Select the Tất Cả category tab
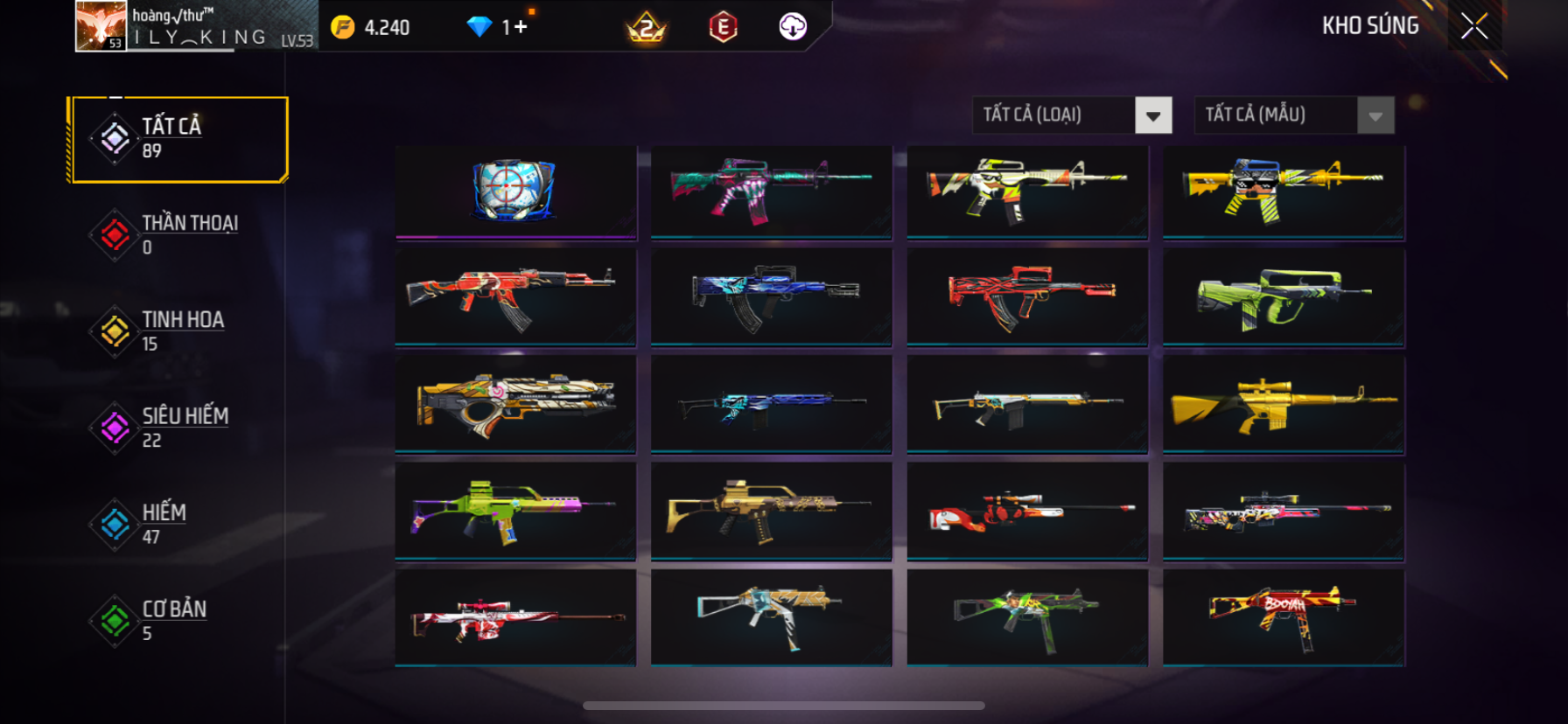 tap(179, 139)
